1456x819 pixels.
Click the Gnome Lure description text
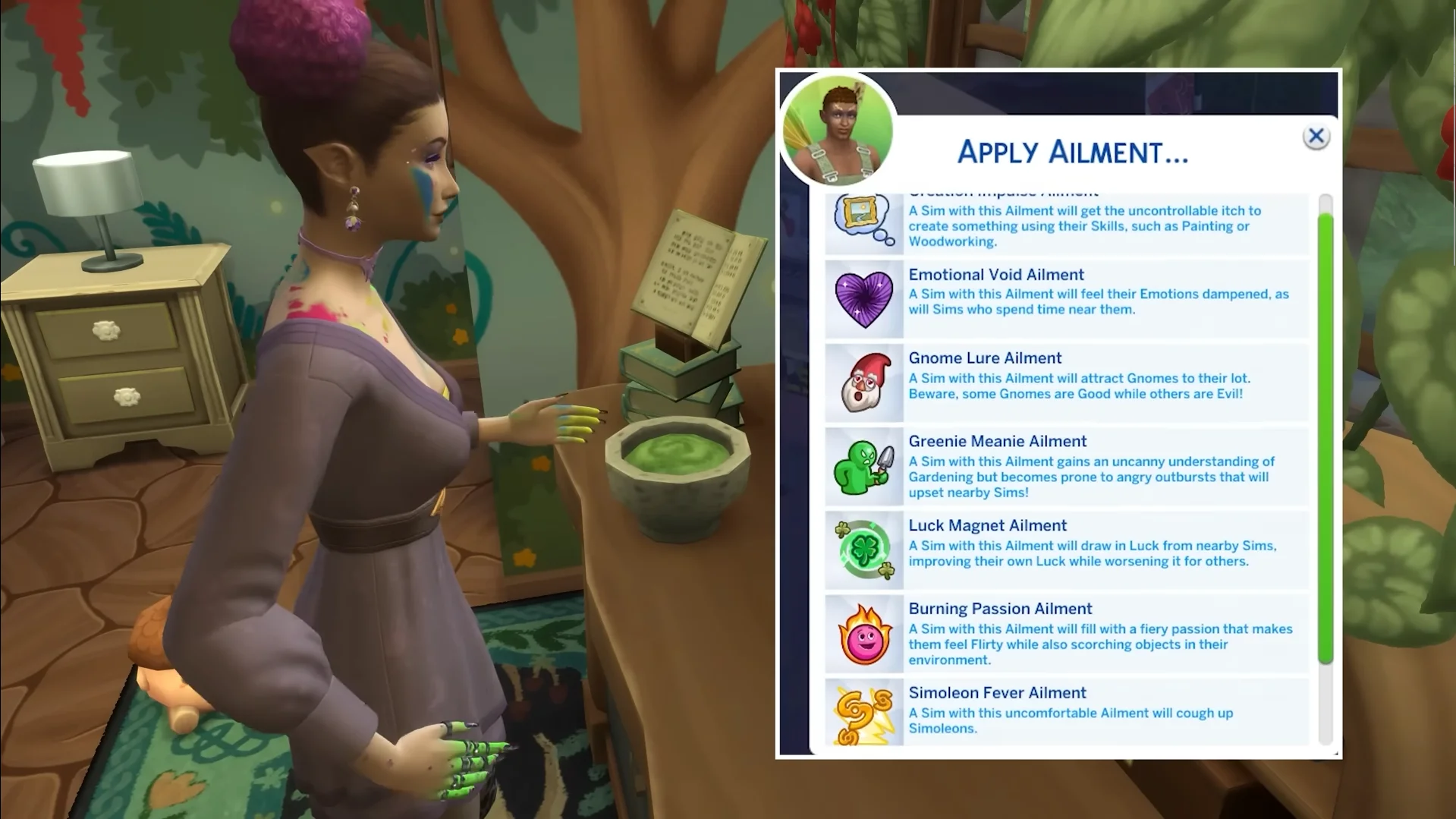coord(1077,386)
